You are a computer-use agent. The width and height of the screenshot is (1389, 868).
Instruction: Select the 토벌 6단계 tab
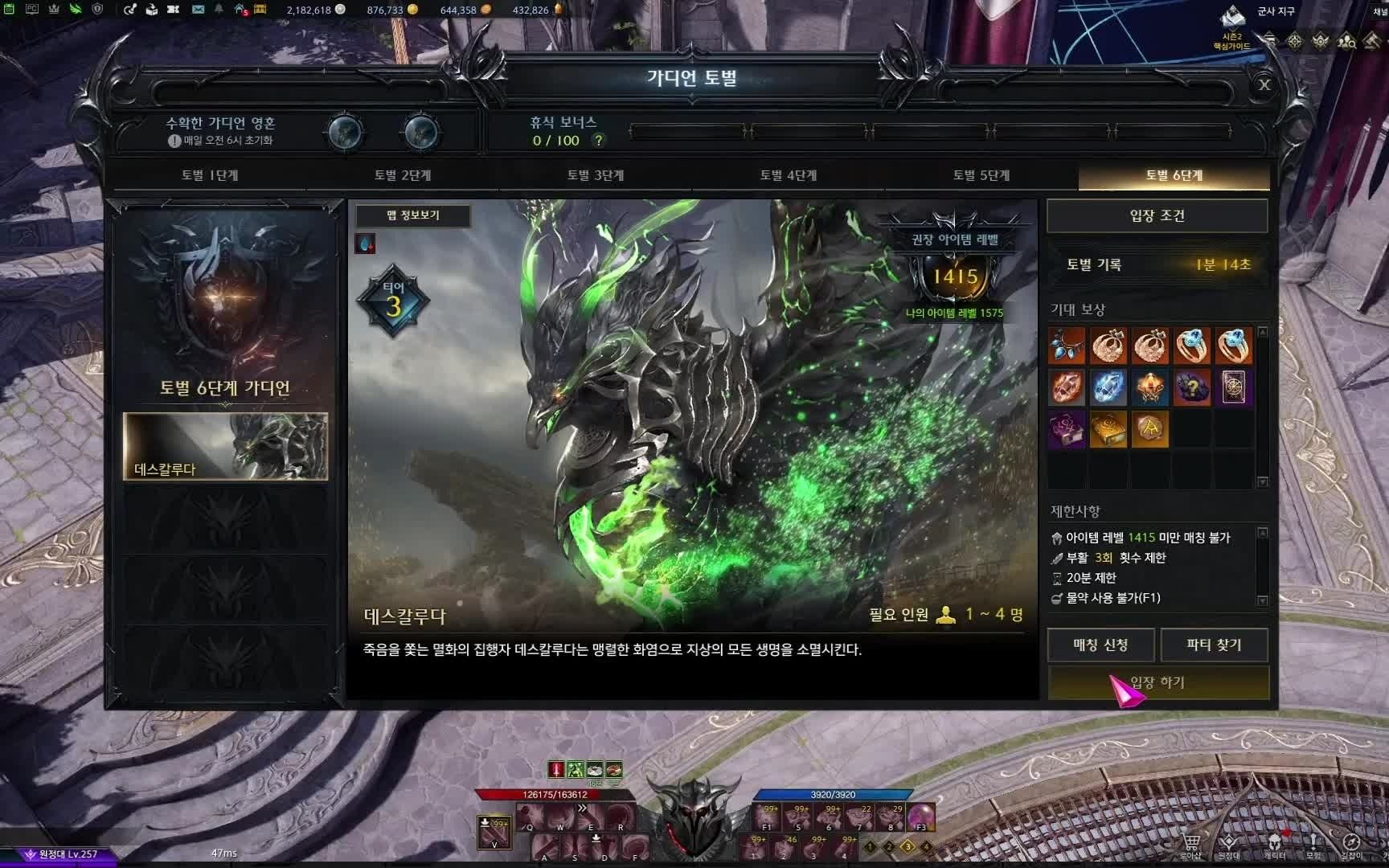1174,175
